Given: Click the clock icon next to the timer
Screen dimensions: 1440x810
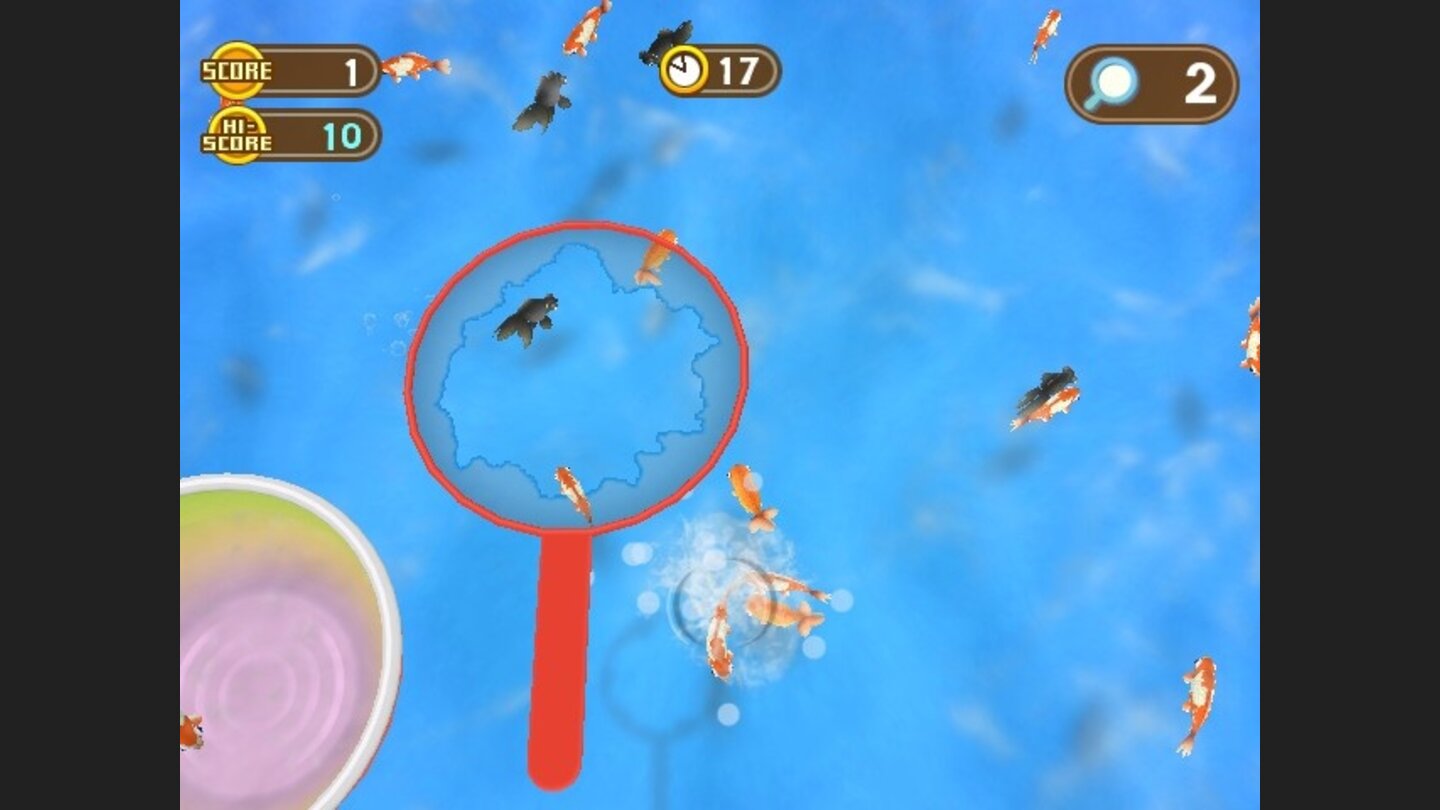Looking at the screenshot, I should pos(685,68).
